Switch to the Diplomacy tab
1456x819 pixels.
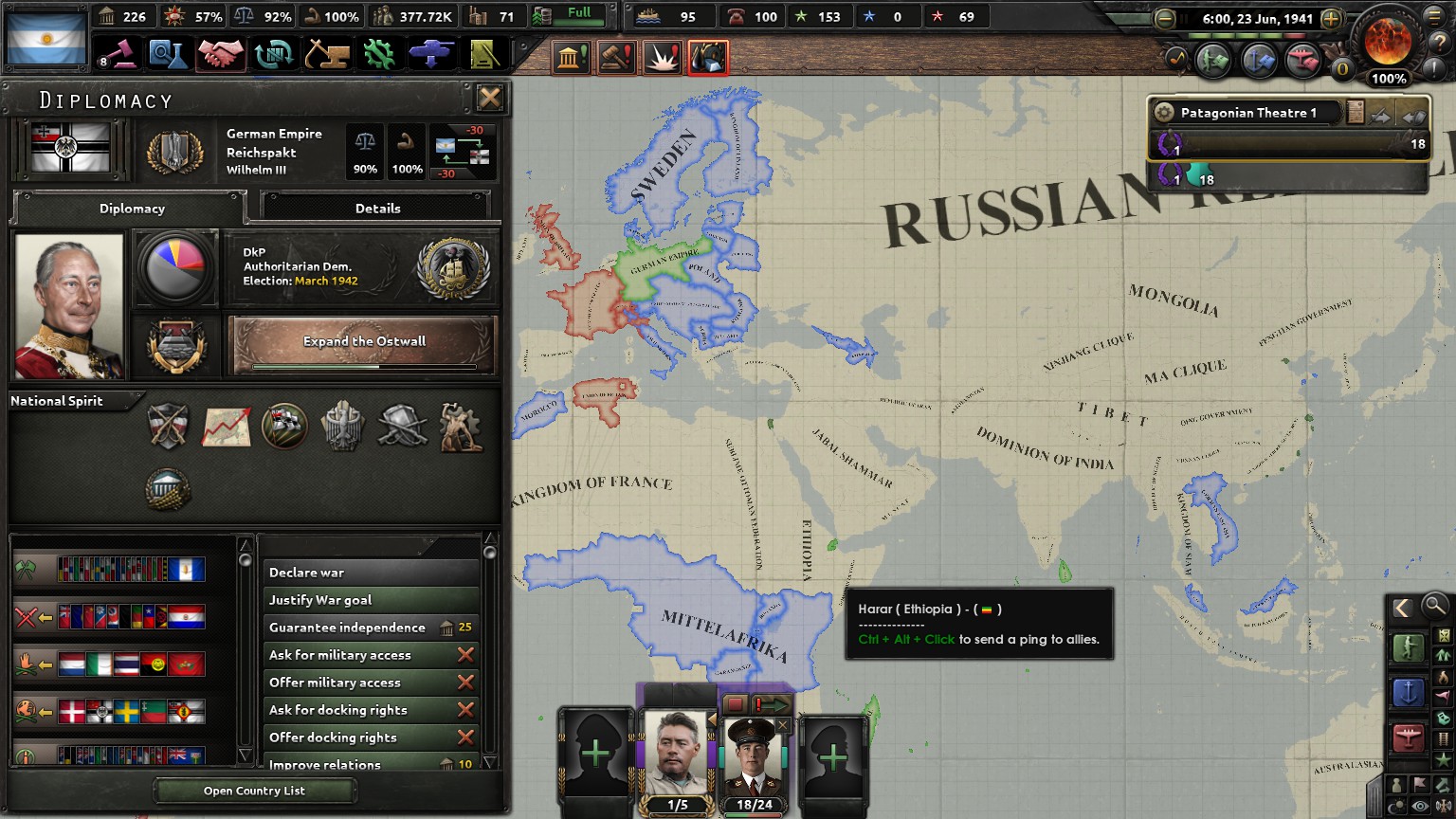[133, 208]
